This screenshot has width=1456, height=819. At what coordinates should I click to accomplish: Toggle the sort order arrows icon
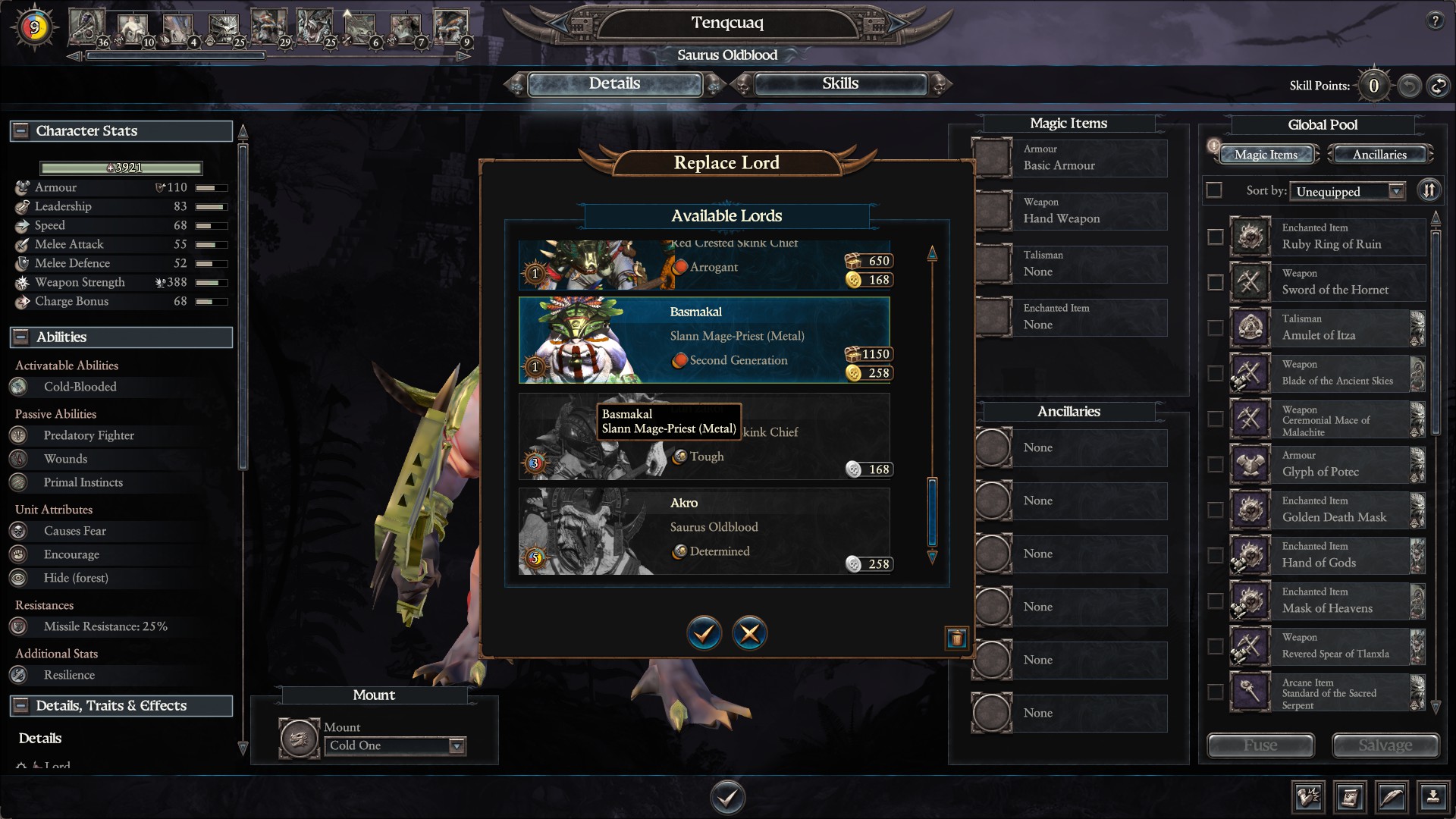pyautogui.click(x=1429, y=190)
